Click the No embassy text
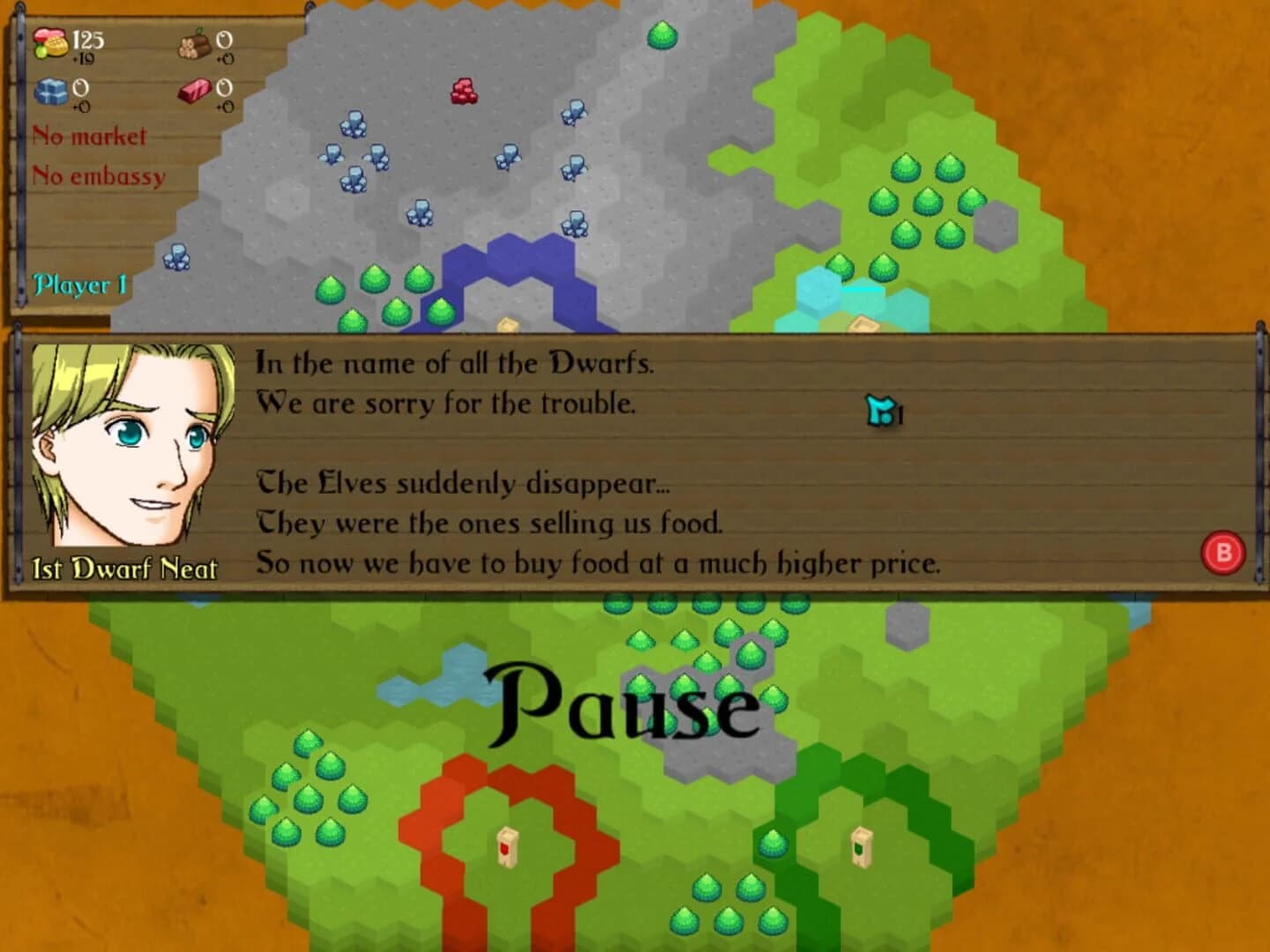 pyautogui.click(x=97, y=175)
